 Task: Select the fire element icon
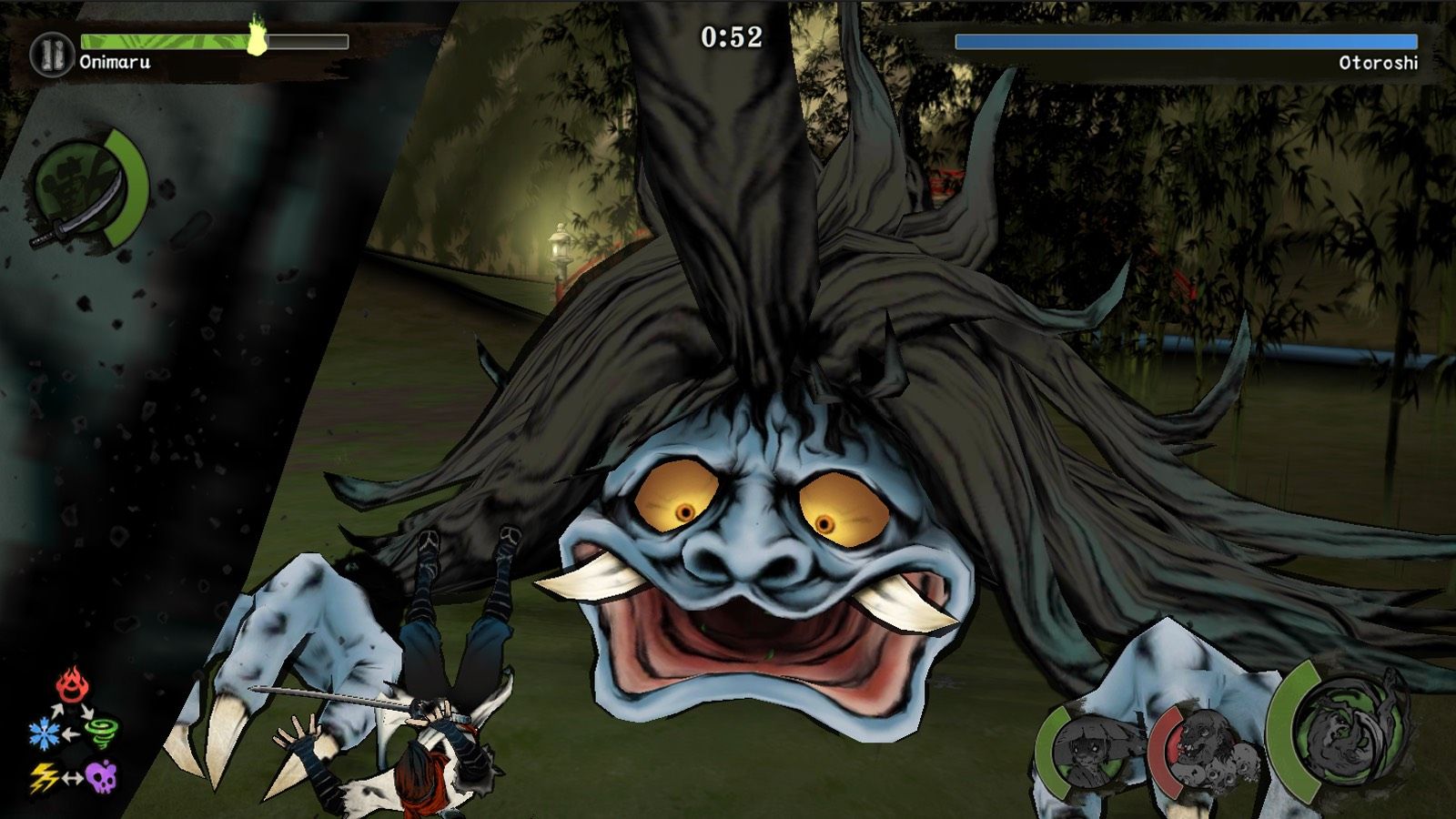point(71,684)
